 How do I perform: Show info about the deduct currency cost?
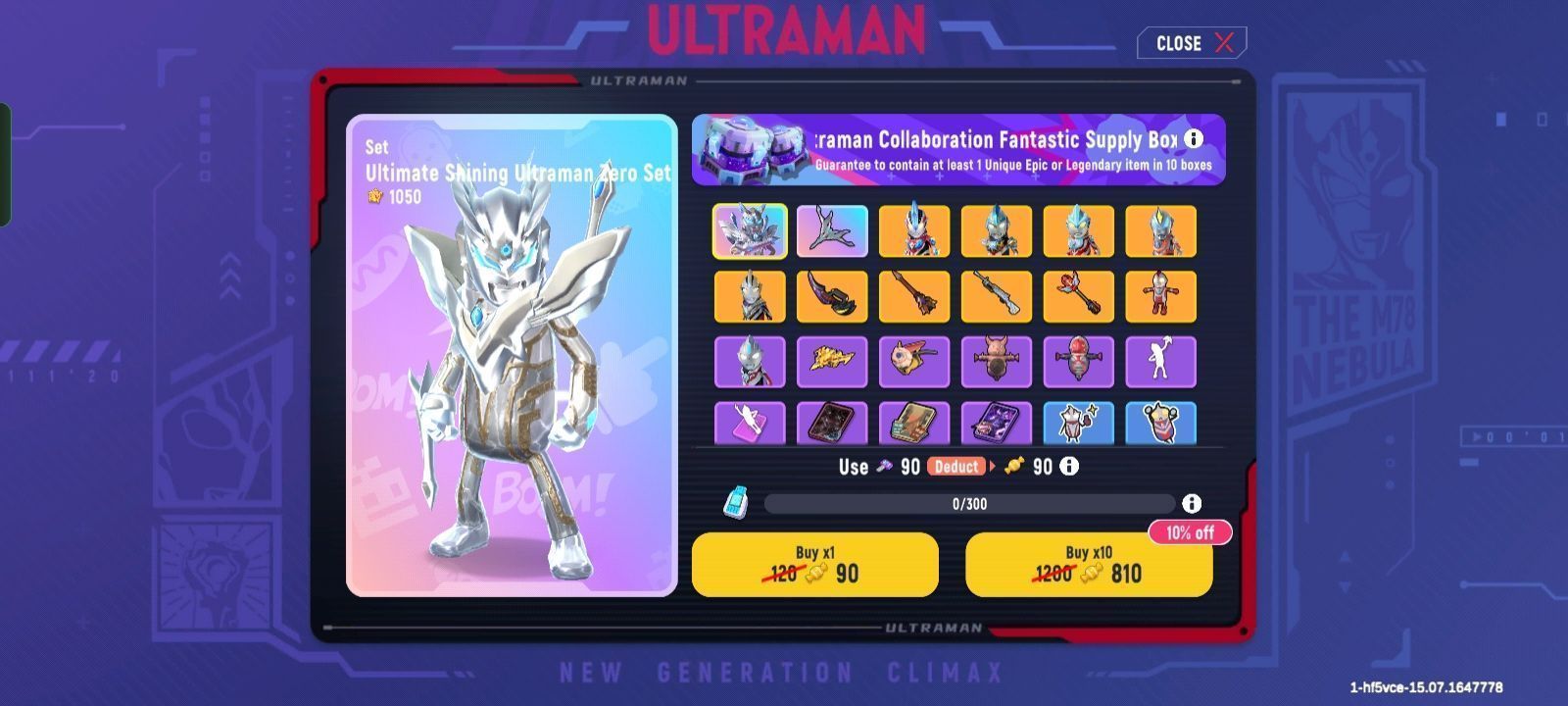pyautogui.click(x=1069, y=467)
